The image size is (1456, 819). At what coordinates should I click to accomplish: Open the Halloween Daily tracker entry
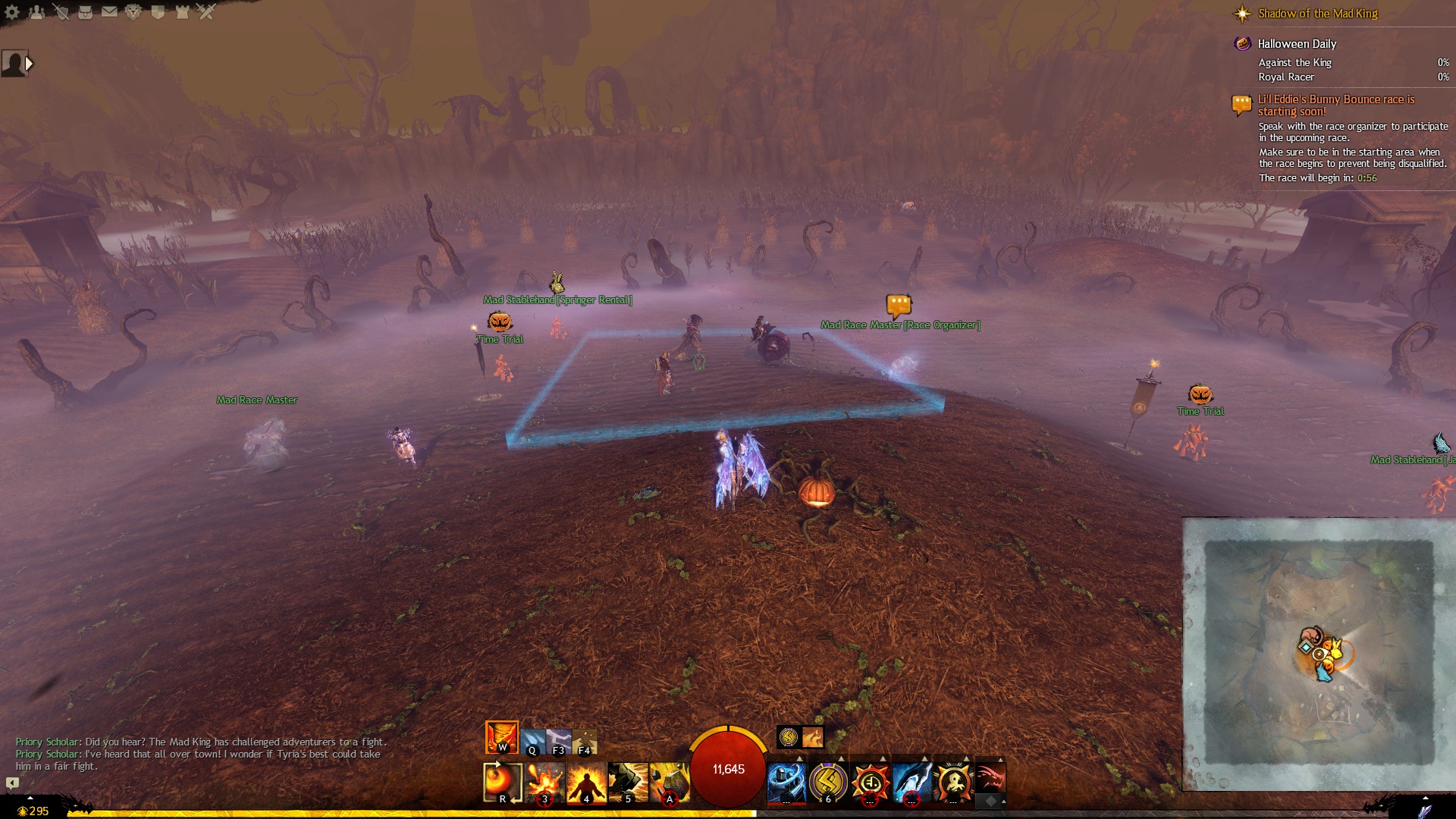(1297, 44)
